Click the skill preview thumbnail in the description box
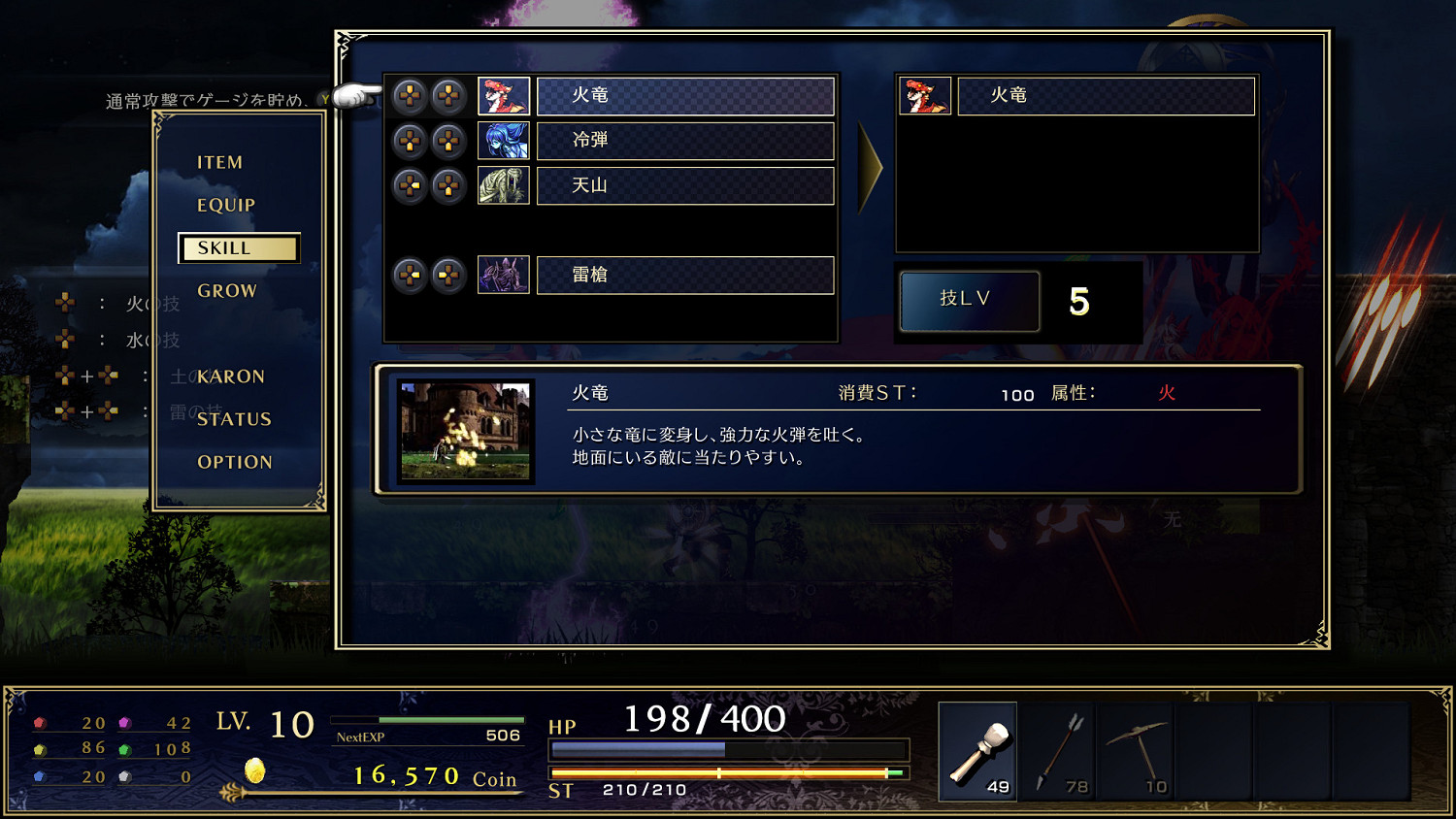This screenshot has height=819, width=1456. pyautogui.click(x=465, y=432)
